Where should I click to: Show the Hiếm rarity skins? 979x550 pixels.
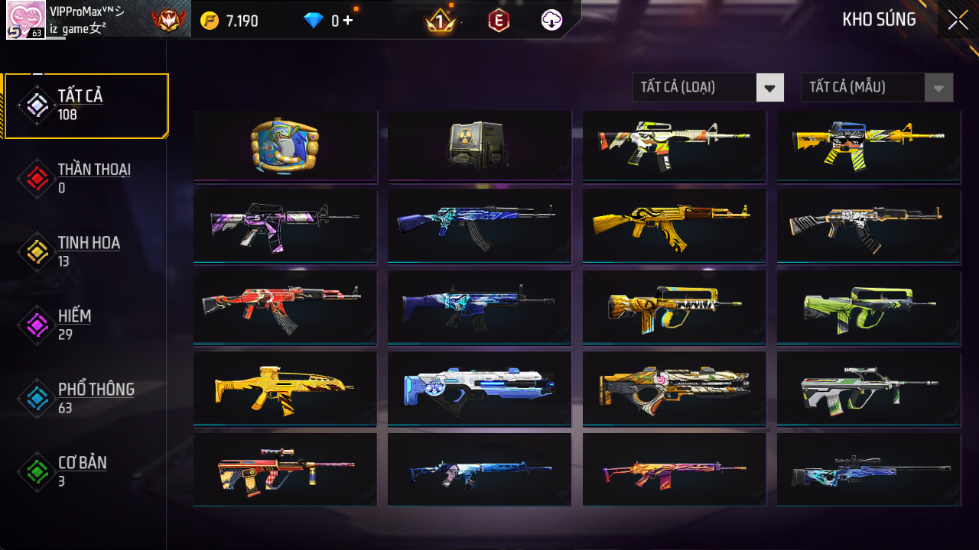(x=85, y=324)
